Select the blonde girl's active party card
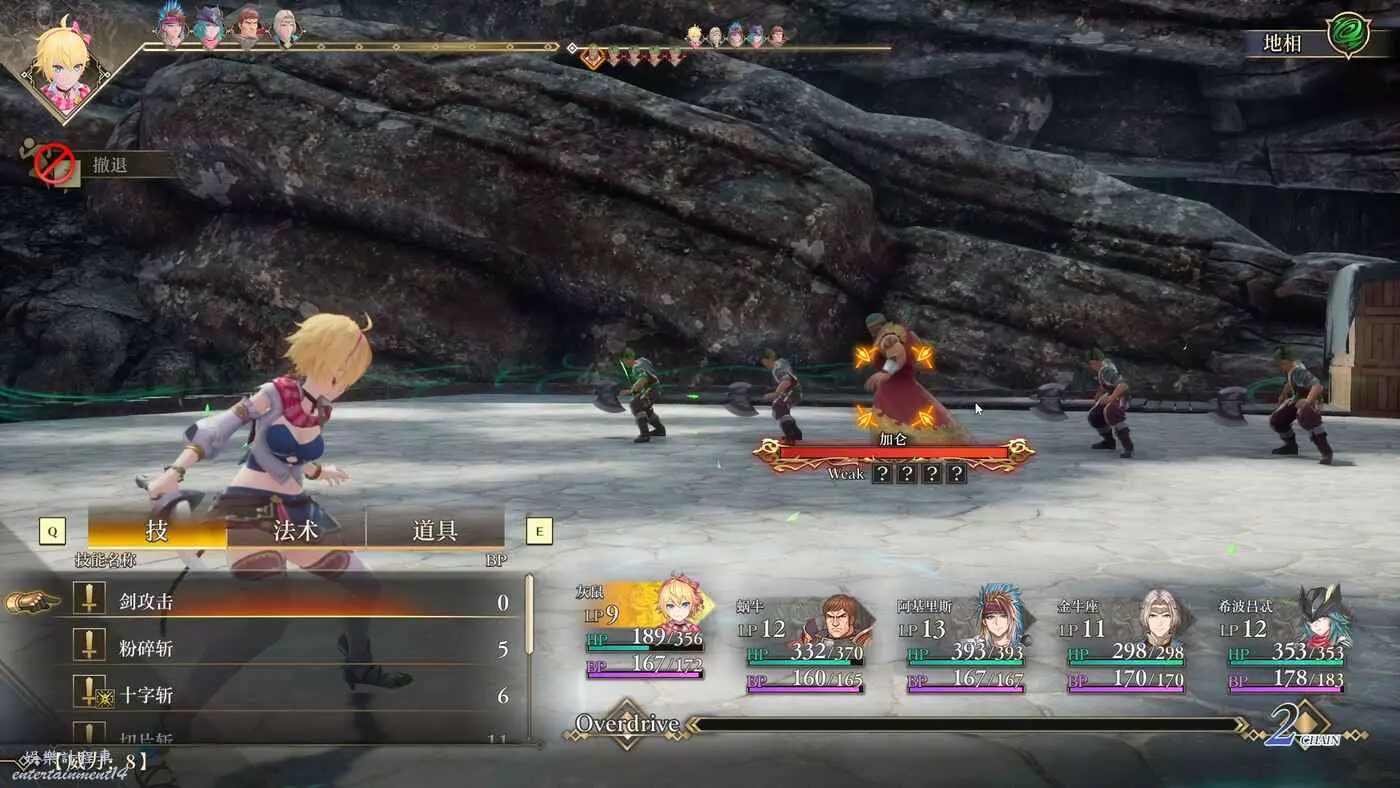1400x788 pixels. click(645, 630)
